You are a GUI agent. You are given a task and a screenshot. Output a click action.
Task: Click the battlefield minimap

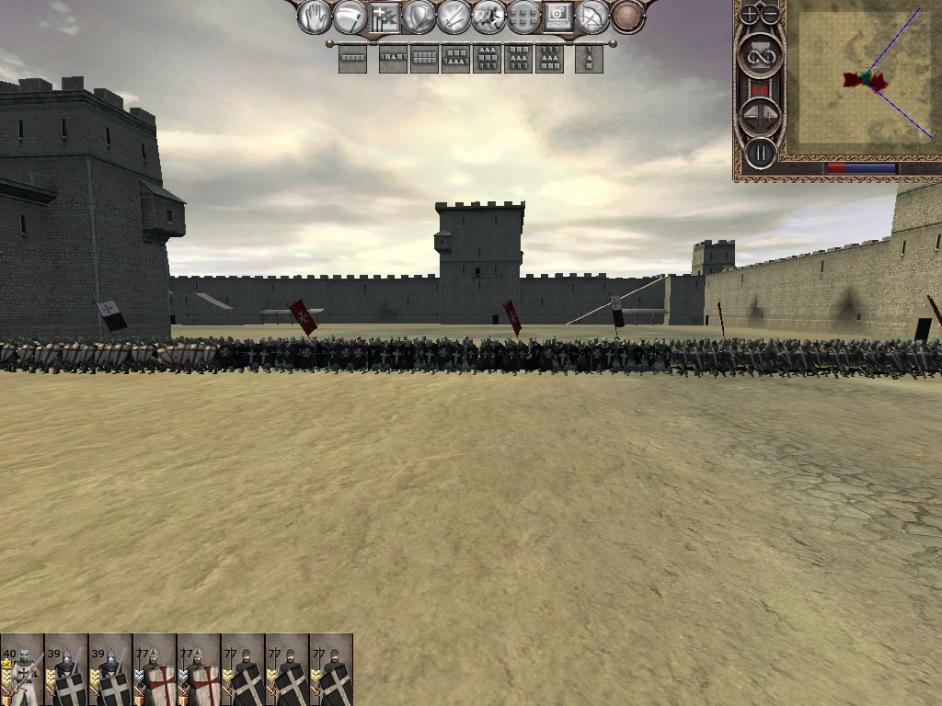click(866, 80)
